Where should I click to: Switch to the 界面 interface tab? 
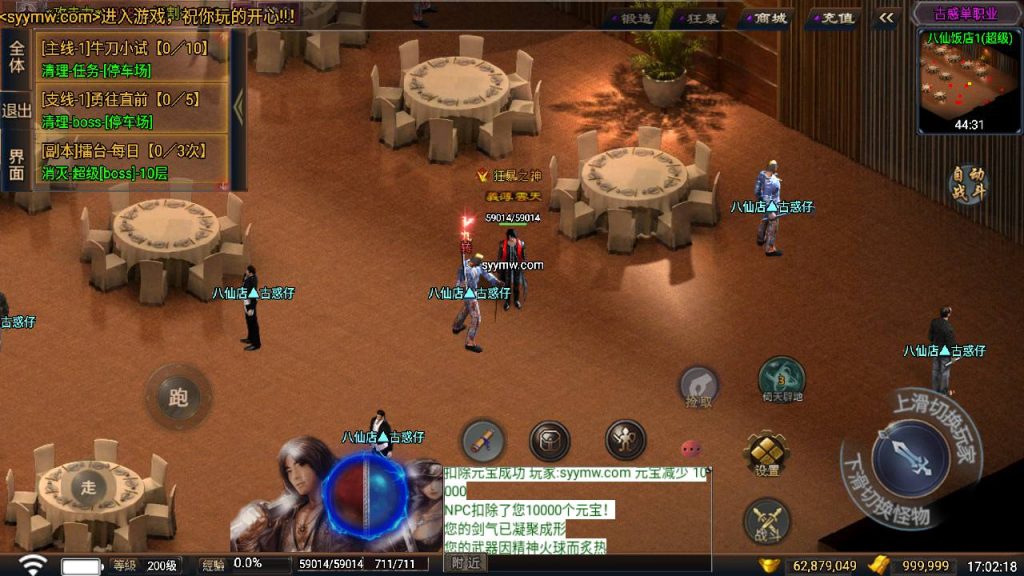(16, 164)
